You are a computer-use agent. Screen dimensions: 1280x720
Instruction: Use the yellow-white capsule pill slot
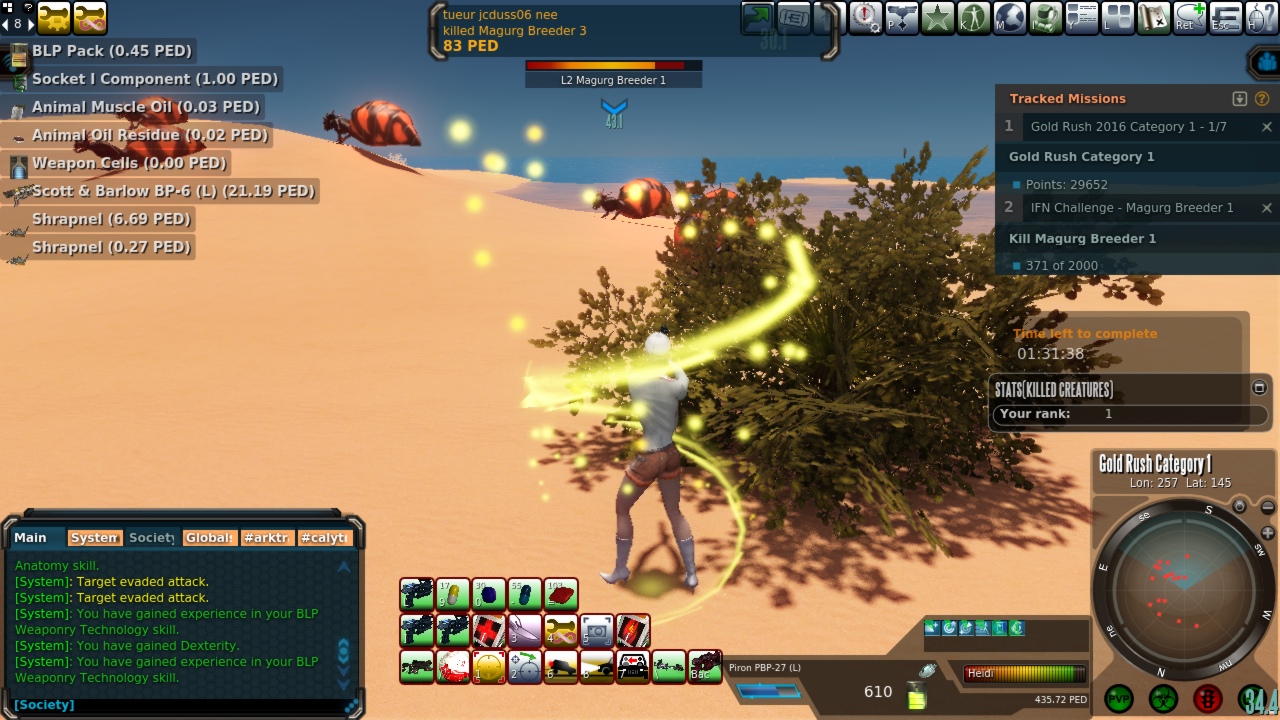453,595
